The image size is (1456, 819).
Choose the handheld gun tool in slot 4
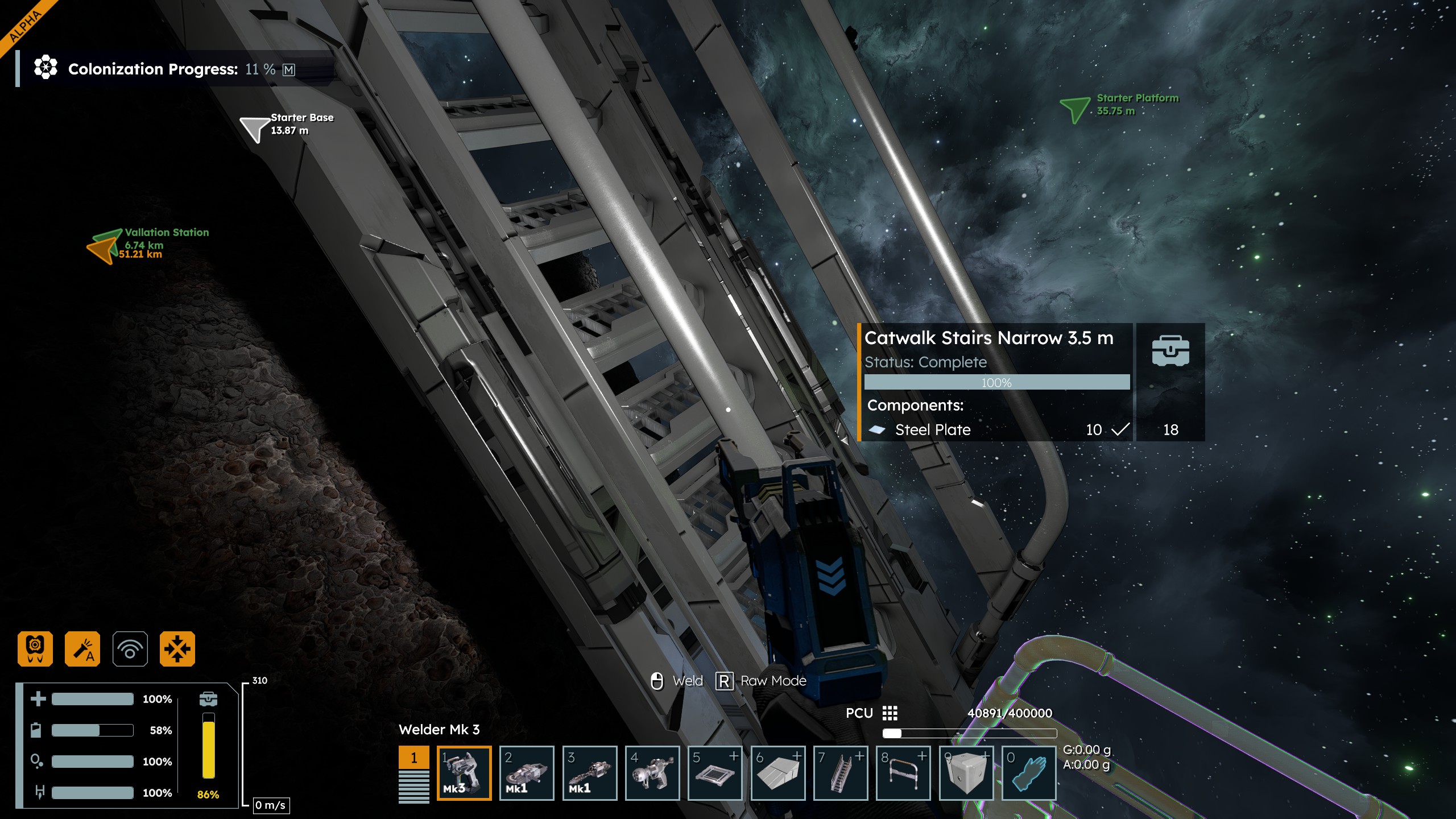pyautogui.click(x=652, y=772)
